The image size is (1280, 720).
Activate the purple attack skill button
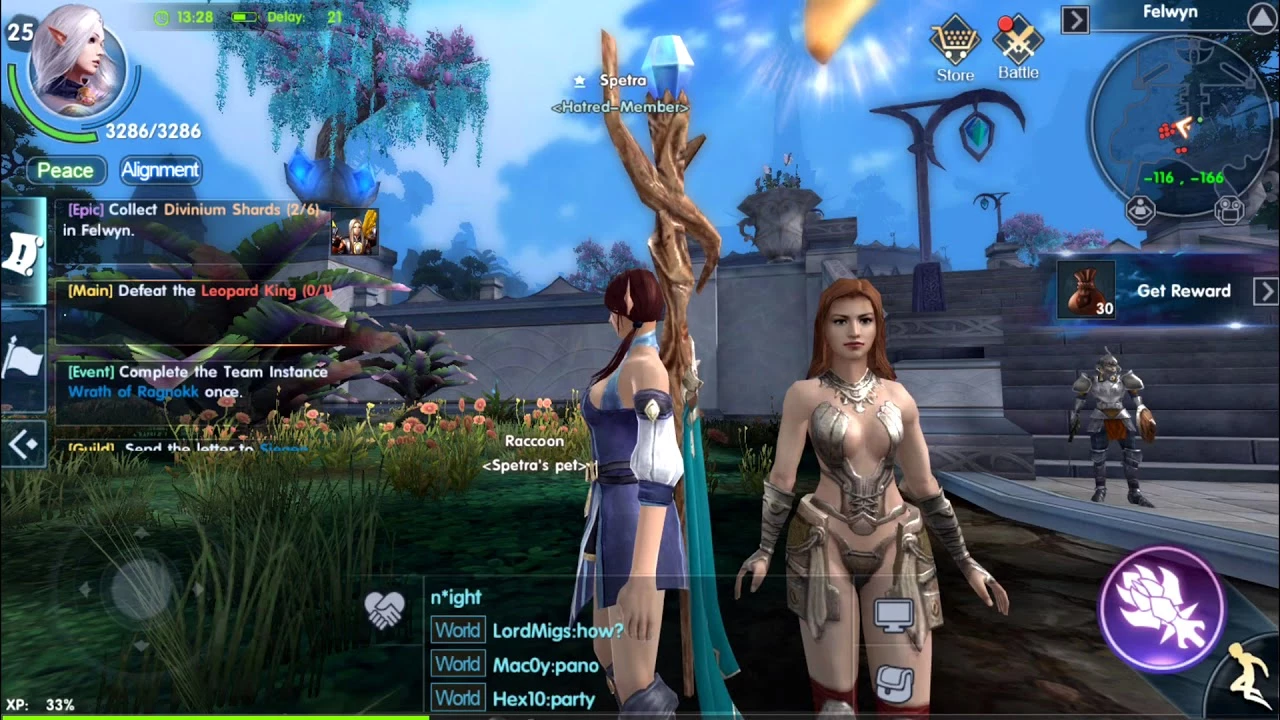[1162, 607]
